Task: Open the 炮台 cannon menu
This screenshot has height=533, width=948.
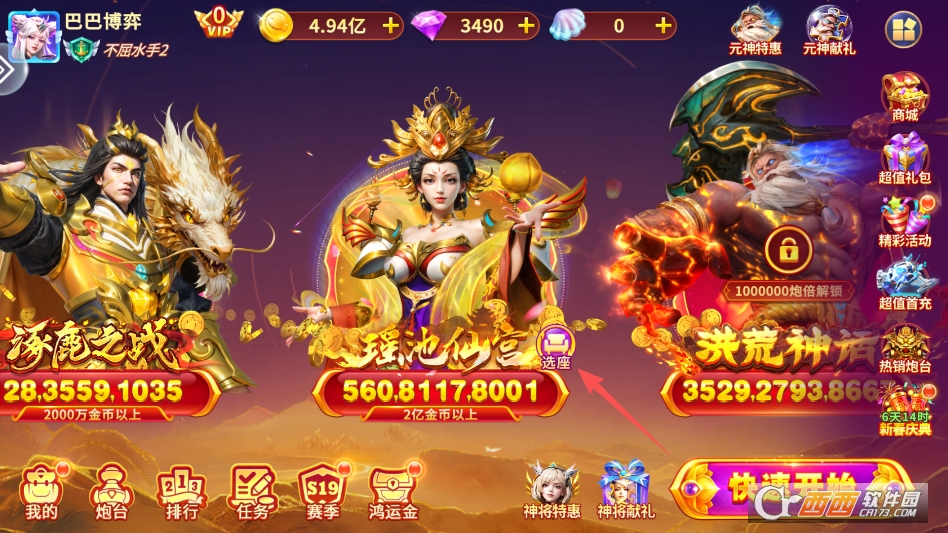Action: [110, 490]
